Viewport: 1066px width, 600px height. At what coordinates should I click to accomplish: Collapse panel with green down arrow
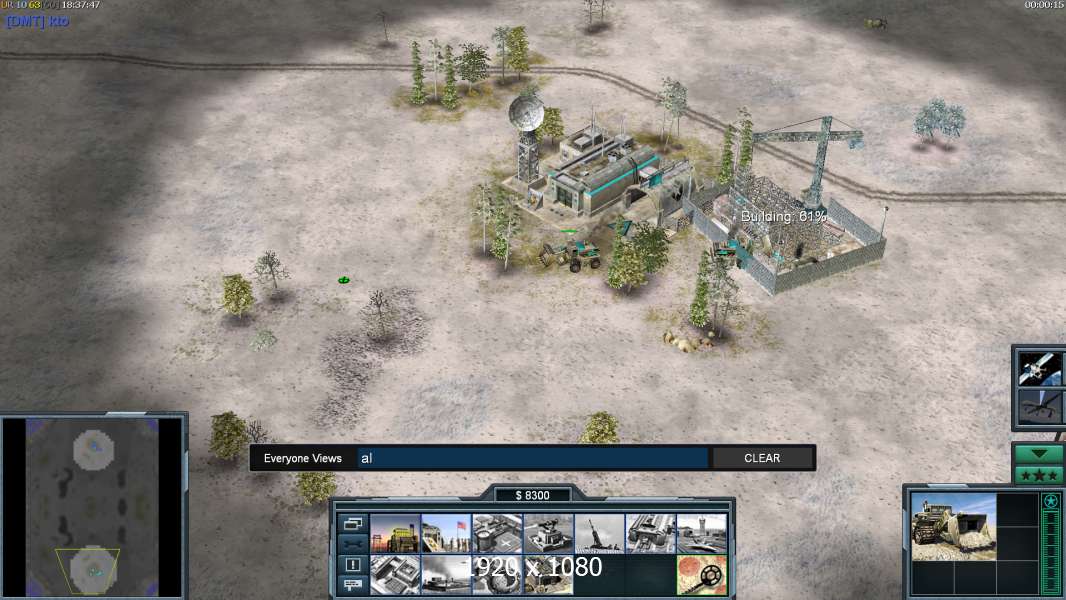[x=1038, y=453]
